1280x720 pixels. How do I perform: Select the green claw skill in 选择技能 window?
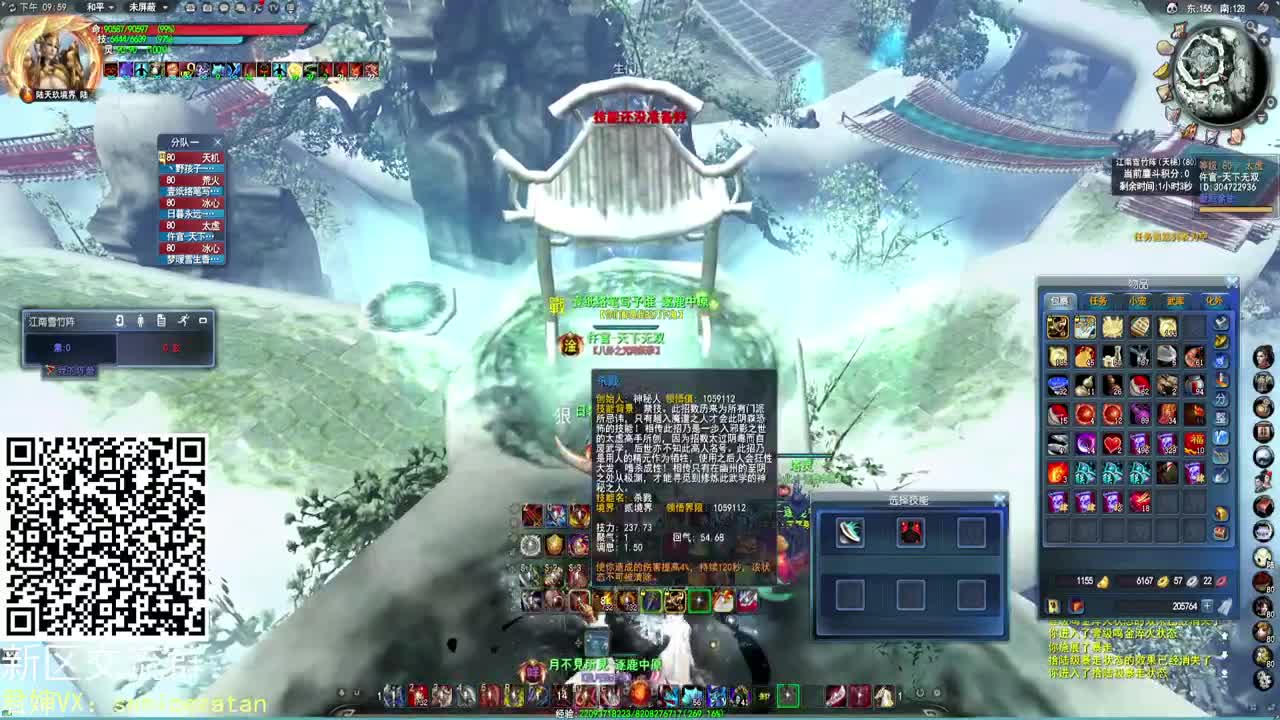pyautogui.click(x=849, y=531)
